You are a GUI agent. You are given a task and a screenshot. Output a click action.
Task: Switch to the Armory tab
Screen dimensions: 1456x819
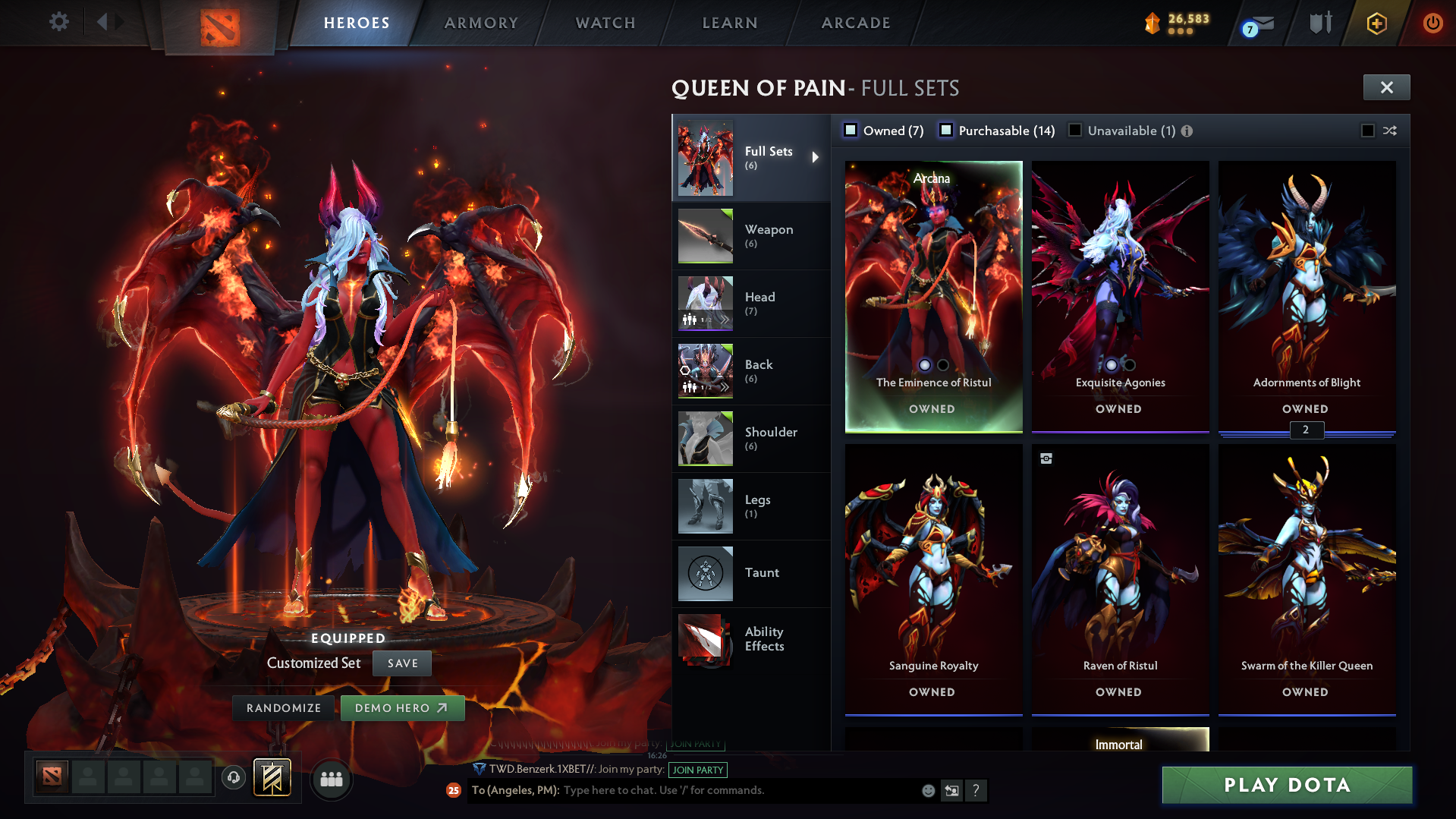(481, 23)
